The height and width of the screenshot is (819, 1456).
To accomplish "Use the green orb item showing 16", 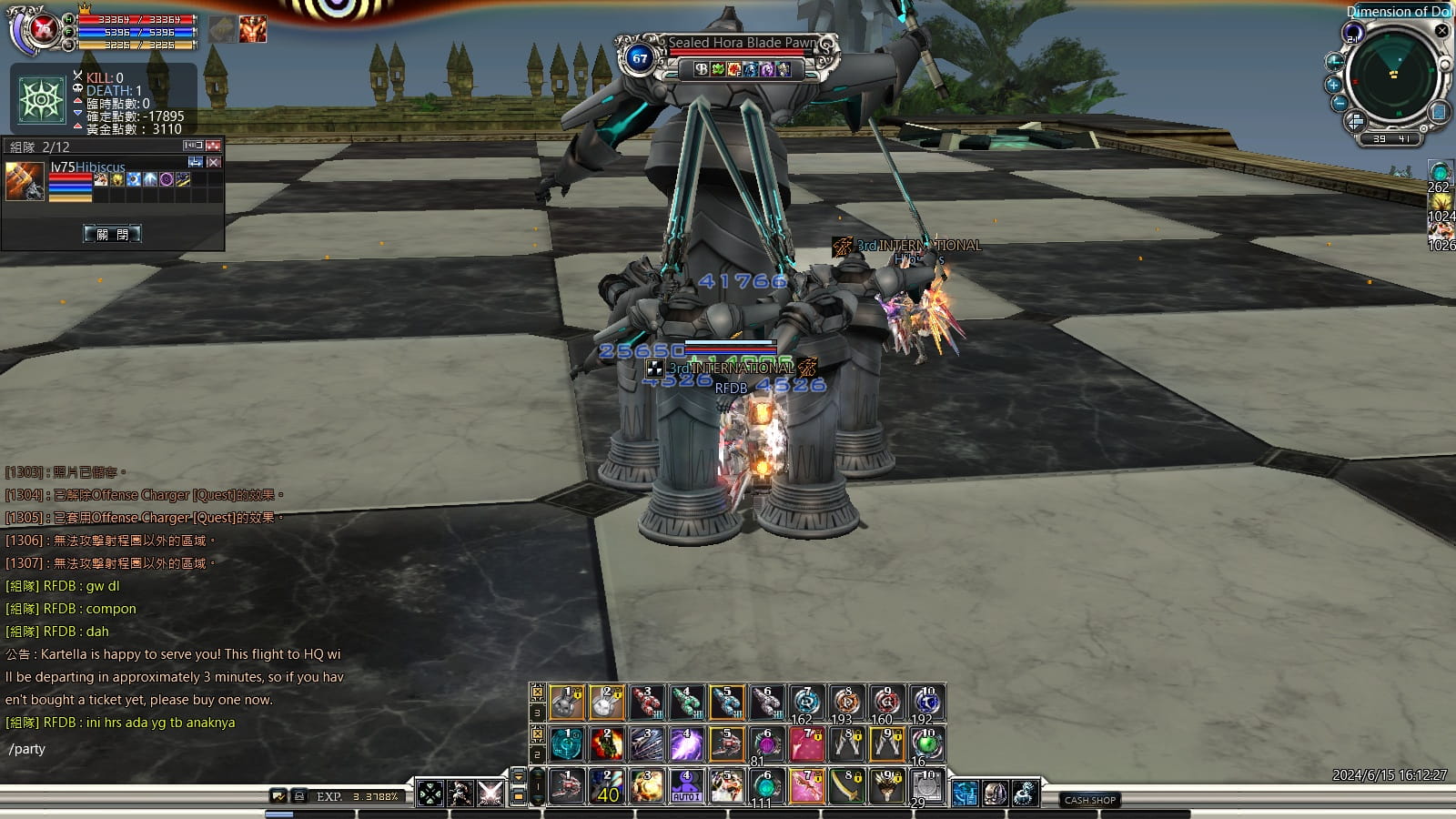I will tap(927, 744).
